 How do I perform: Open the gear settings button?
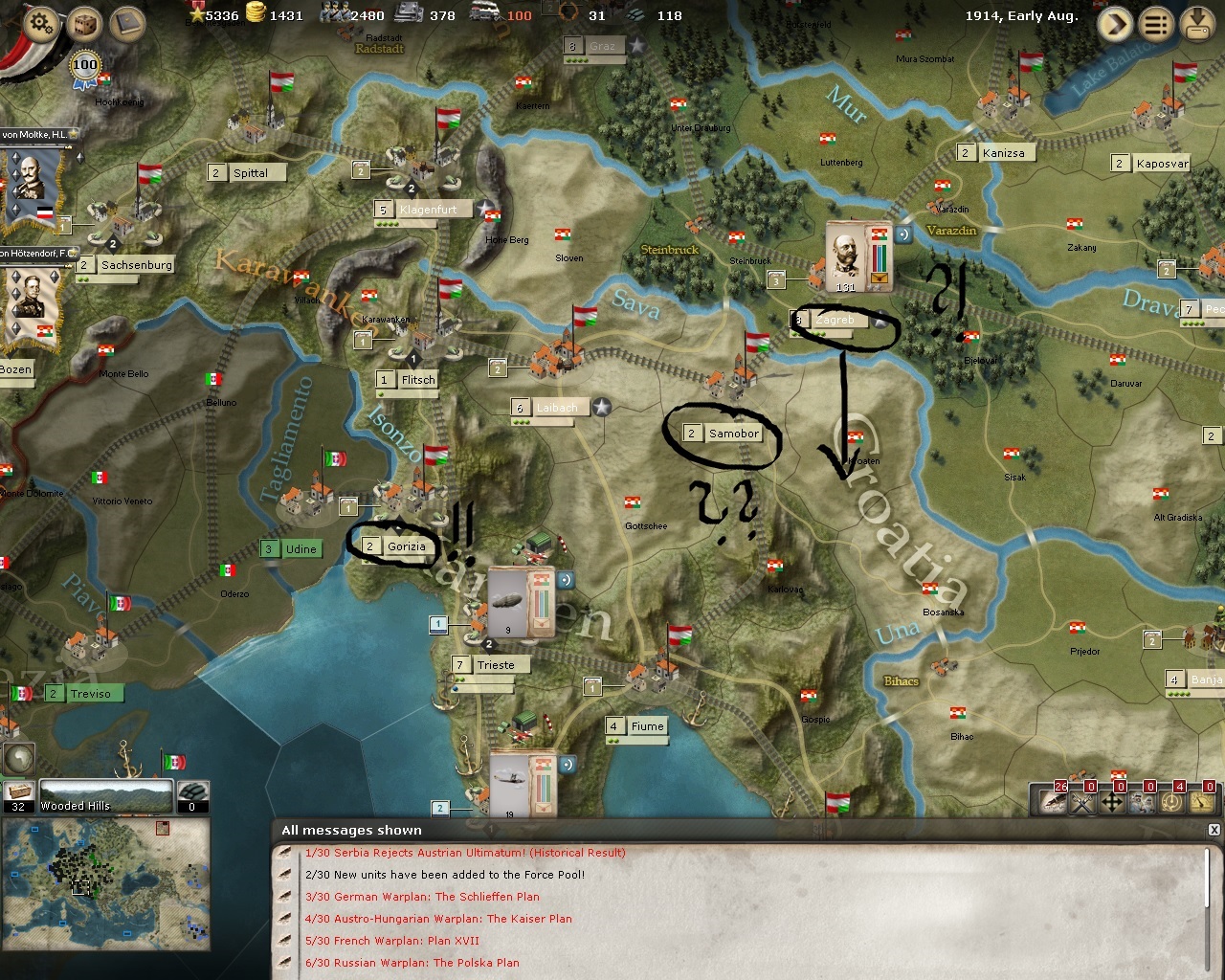point(40,23)
